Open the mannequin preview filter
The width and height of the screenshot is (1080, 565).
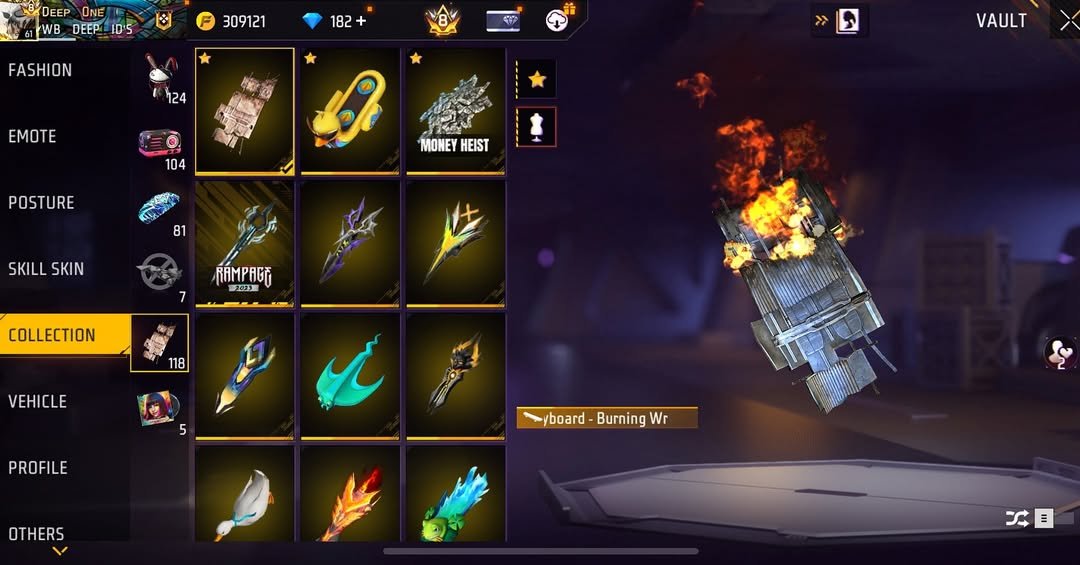tap(537, 128)
